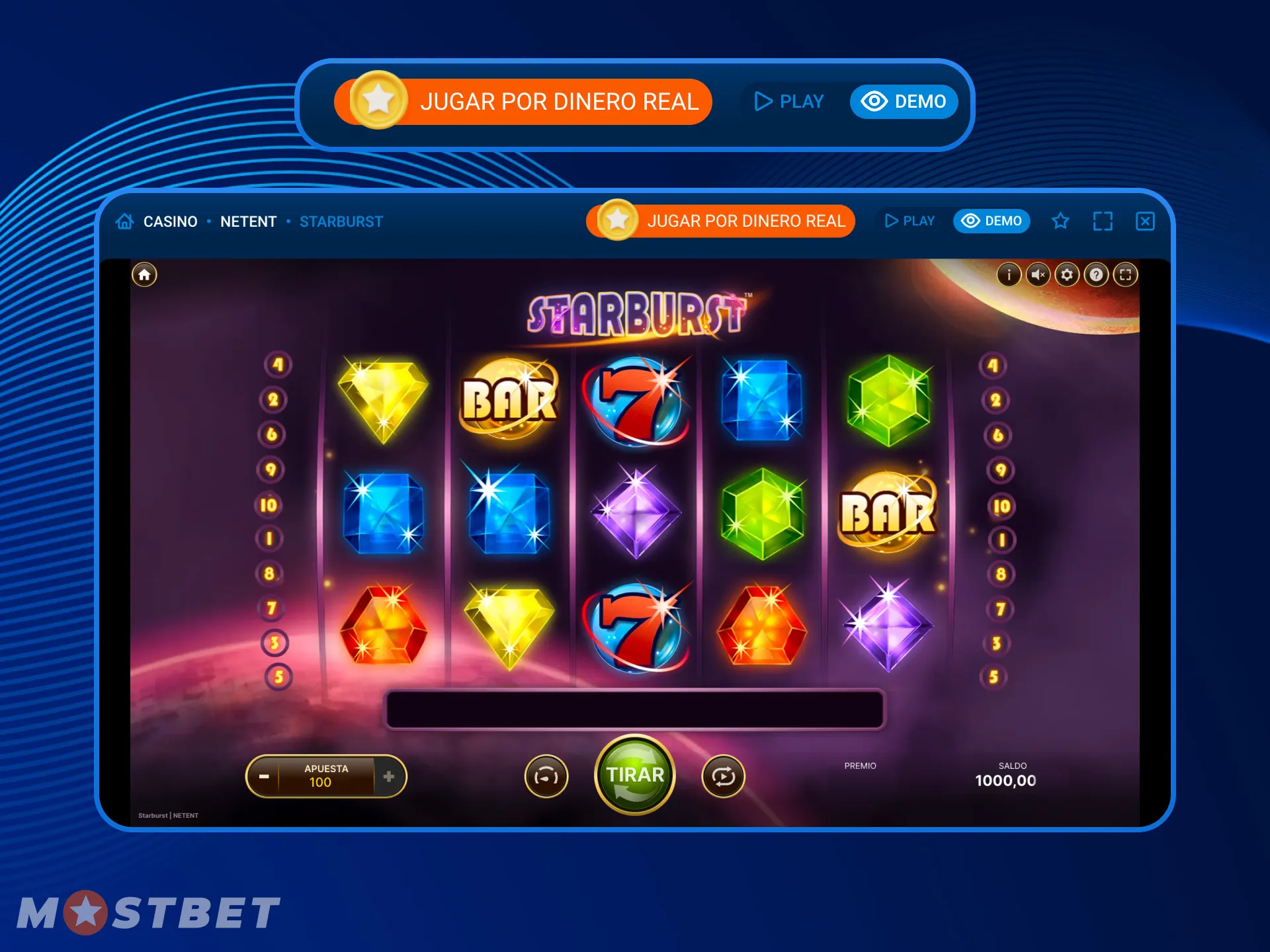The width and height of the screenshot is (1270, 952).
Task: Open the STARBURST breadcrumb entry
Action: 341,221
